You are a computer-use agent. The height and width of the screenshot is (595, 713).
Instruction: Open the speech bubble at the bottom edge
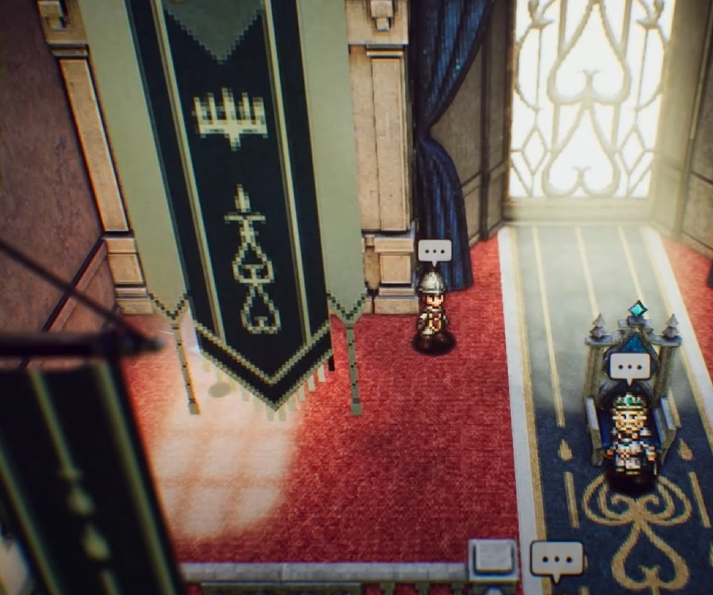tap(557, 558)
